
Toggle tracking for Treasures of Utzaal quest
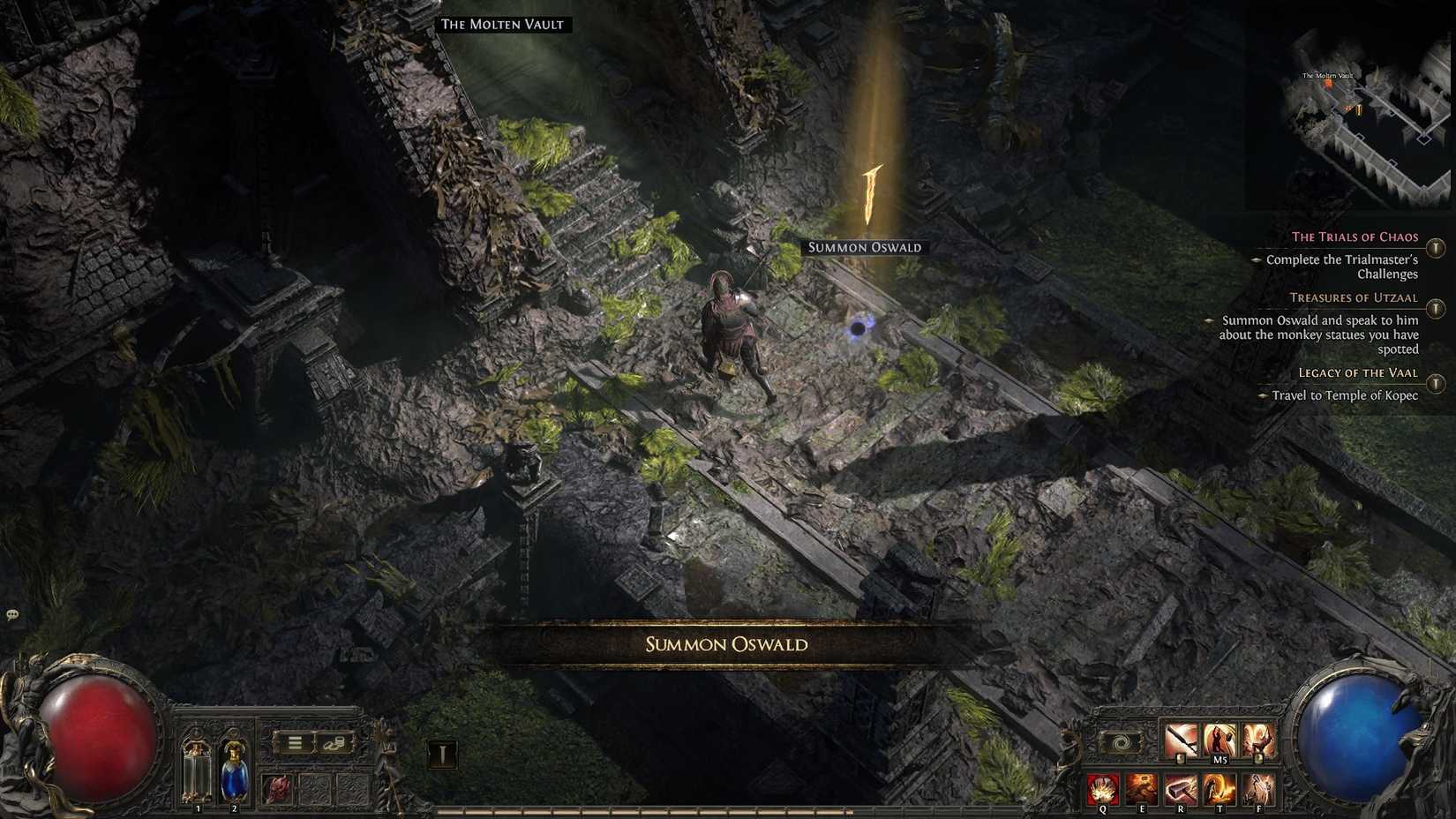(1435, 307)
